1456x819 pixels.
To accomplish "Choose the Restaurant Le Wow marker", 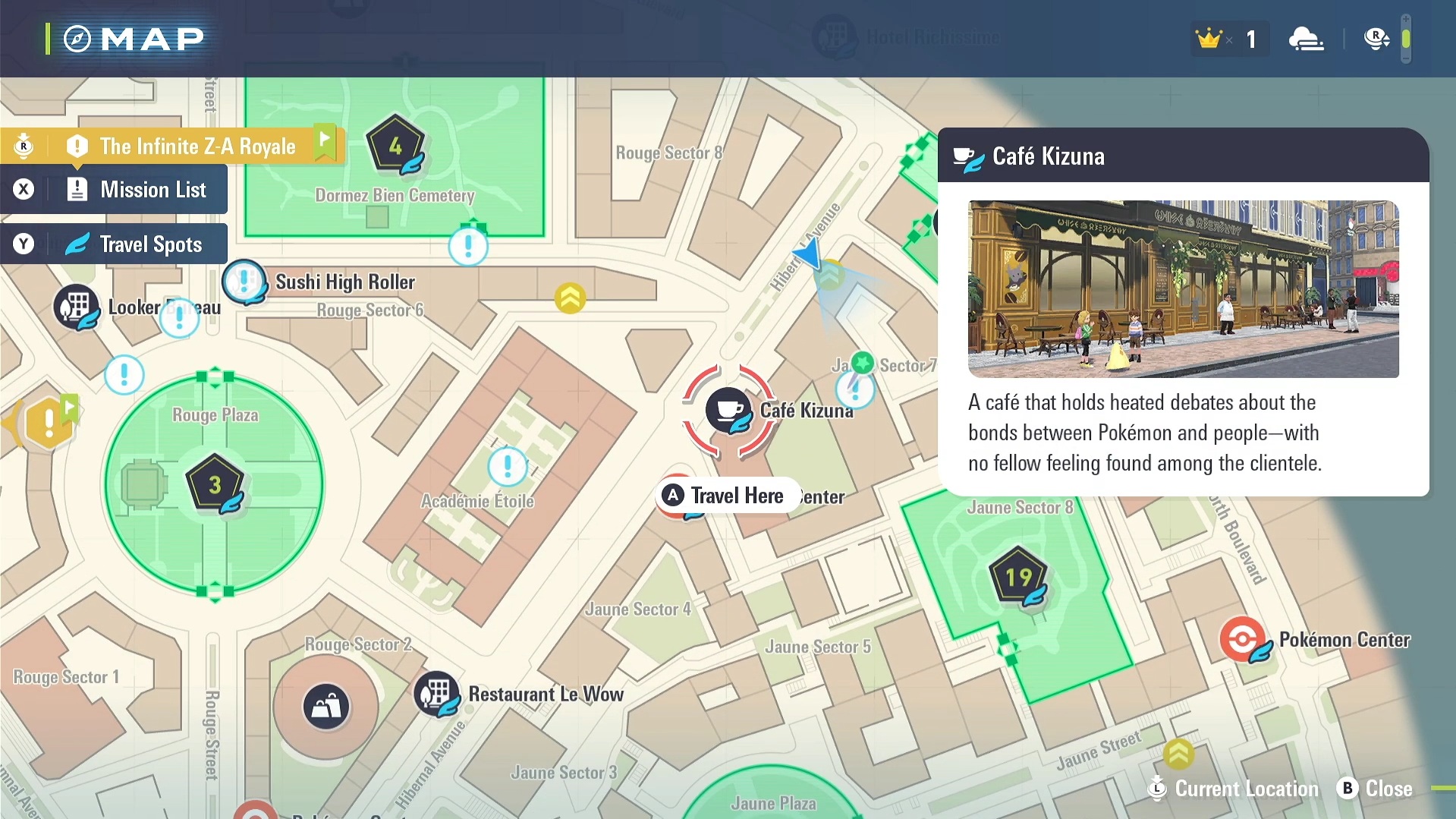I will click(436, 693).
